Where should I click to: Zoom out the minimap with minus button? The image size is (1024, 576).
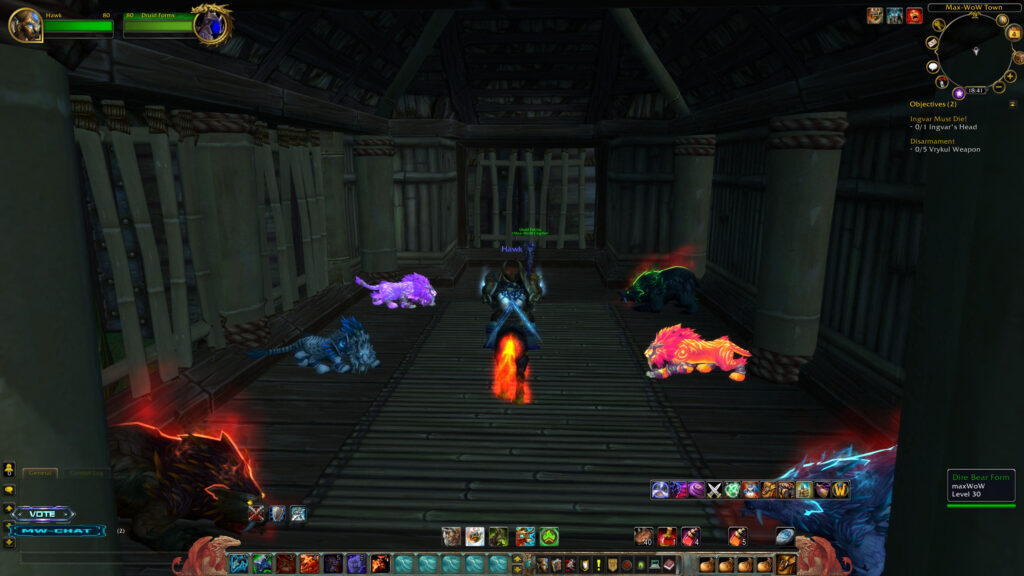[998, 88]
